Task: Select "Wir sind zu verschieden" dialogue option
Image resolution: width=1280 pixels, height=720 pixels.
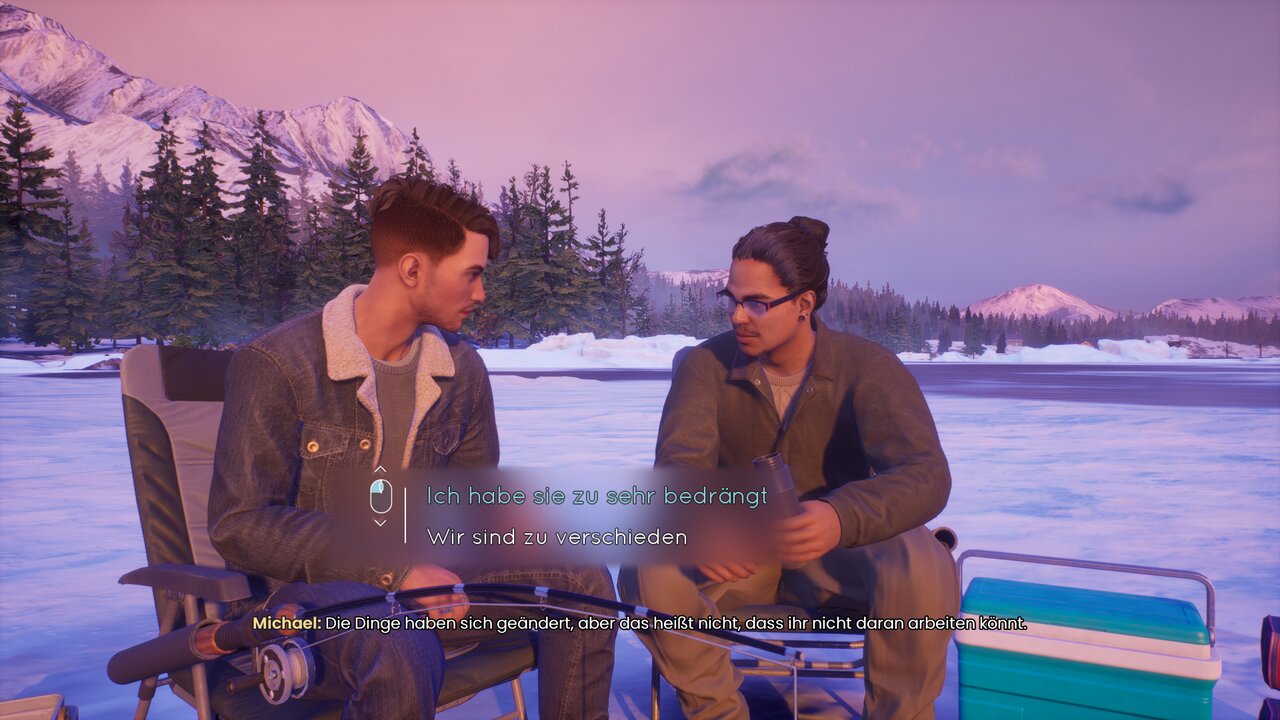Action: tap(557, 537)
